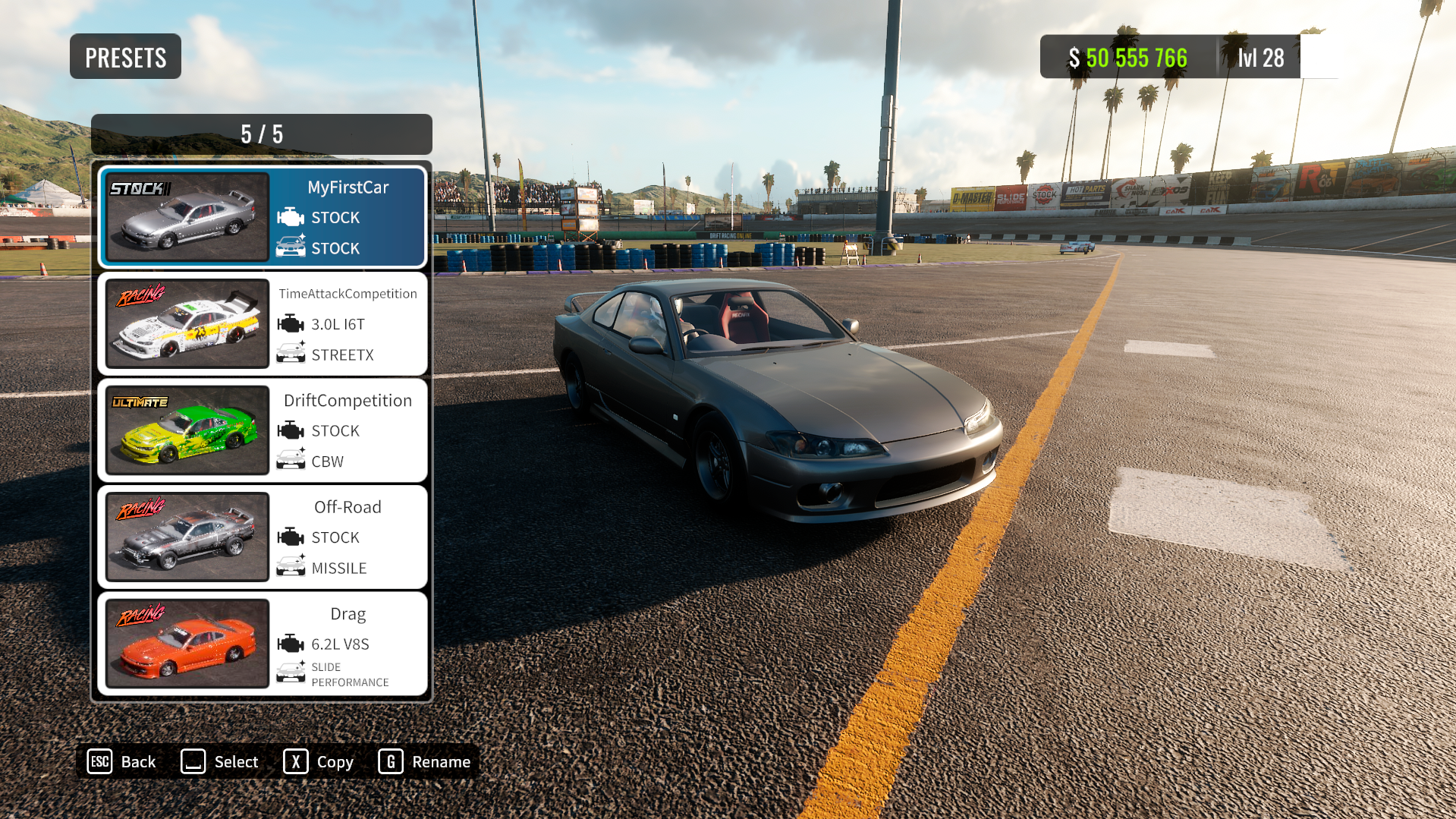Image resolution: width=1456 pixels, height=819 pixels.
Task: Choose the TimeAttackCompetition preset
Action: click(x=263, y=324)
